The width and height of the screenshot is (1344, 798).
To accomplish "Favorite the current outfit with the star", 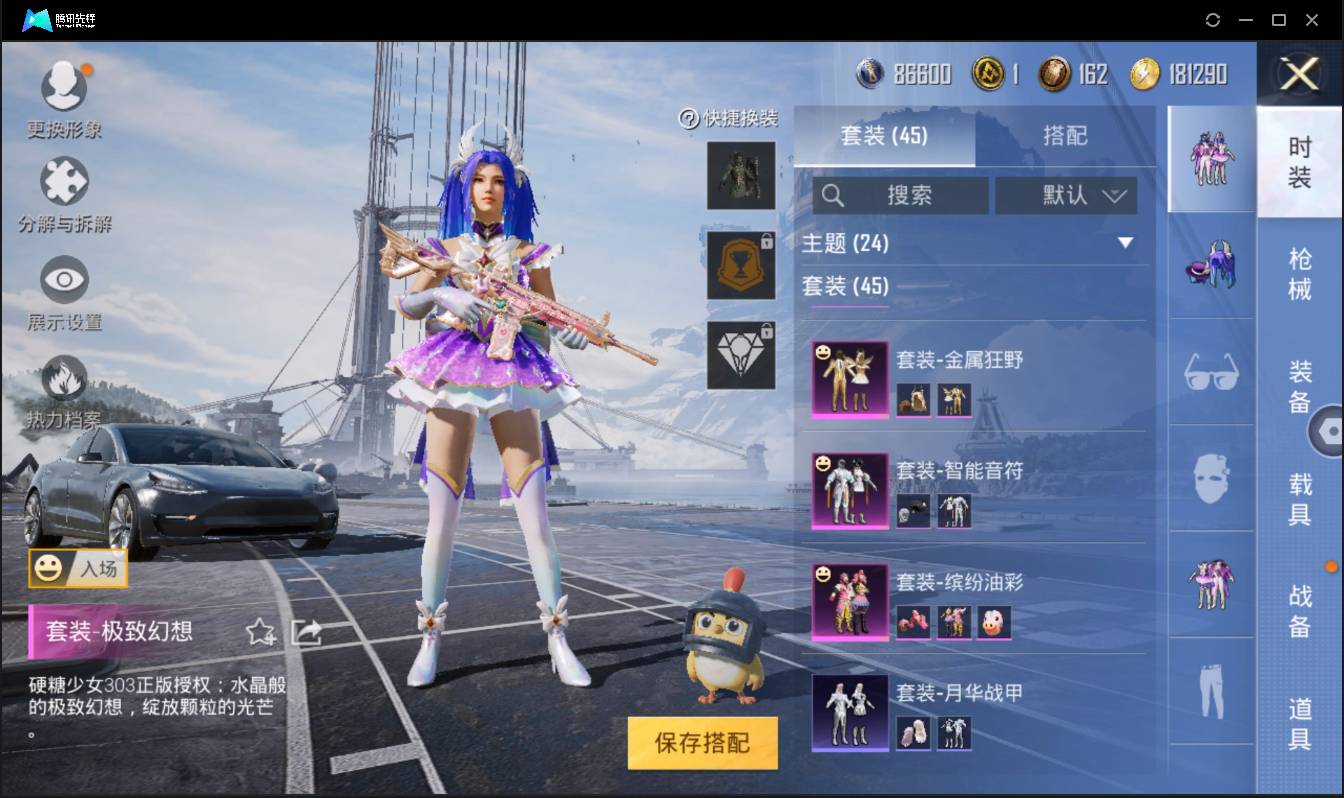I will coord(263,632).
